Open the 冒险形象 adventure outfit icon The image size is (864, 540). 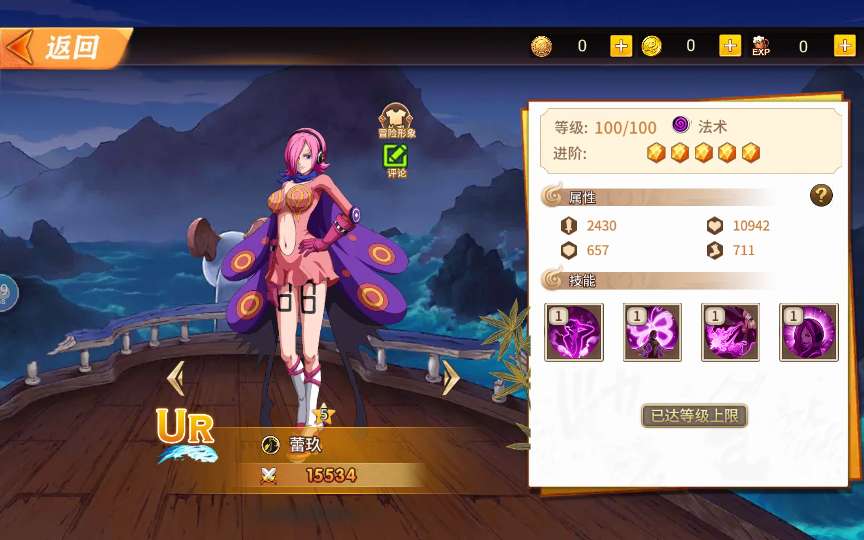pyautogui.click(x=396, y=119)
